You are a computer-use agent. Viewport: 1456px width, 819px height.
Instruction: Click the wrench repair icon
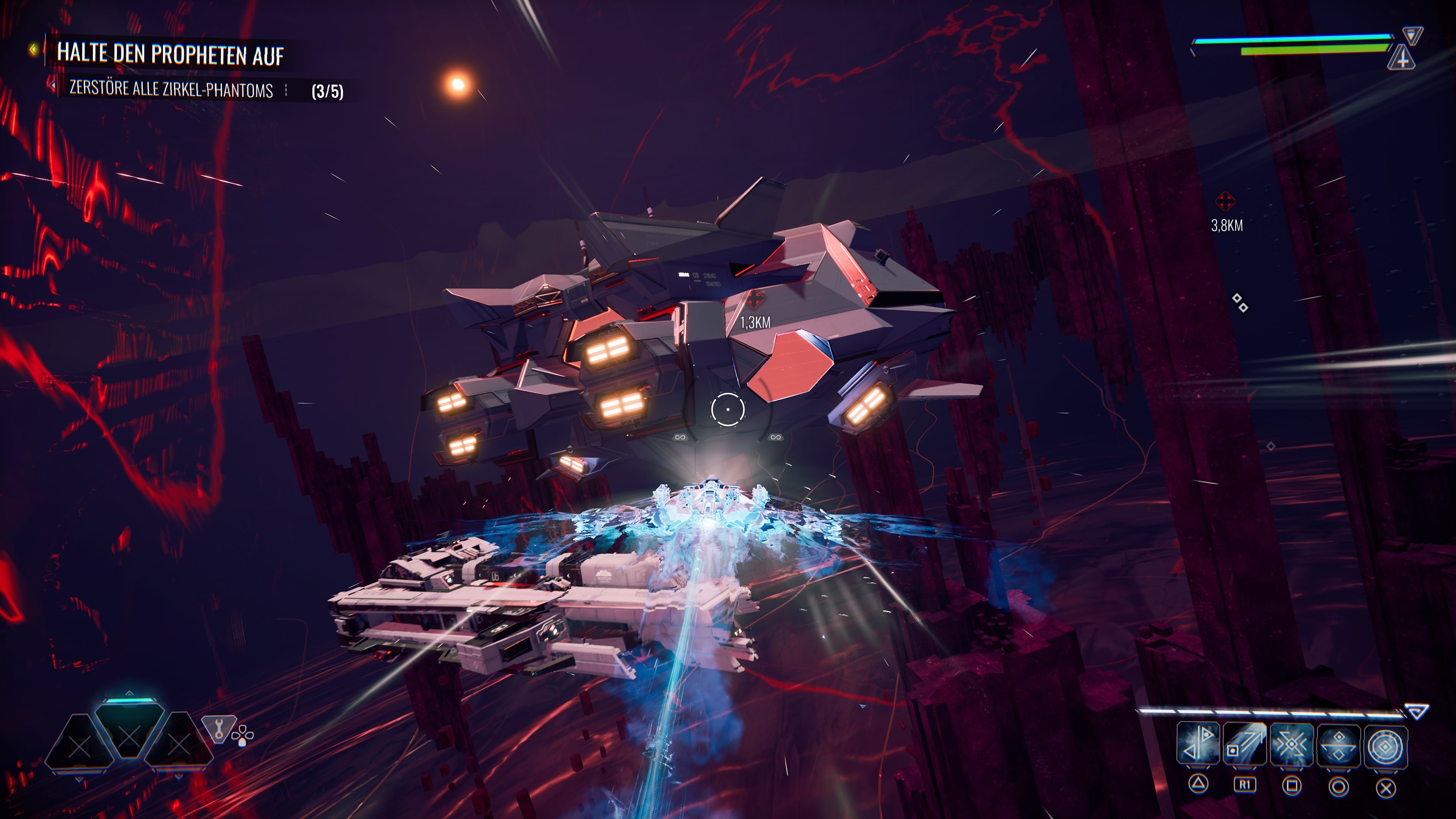point(218,728)
